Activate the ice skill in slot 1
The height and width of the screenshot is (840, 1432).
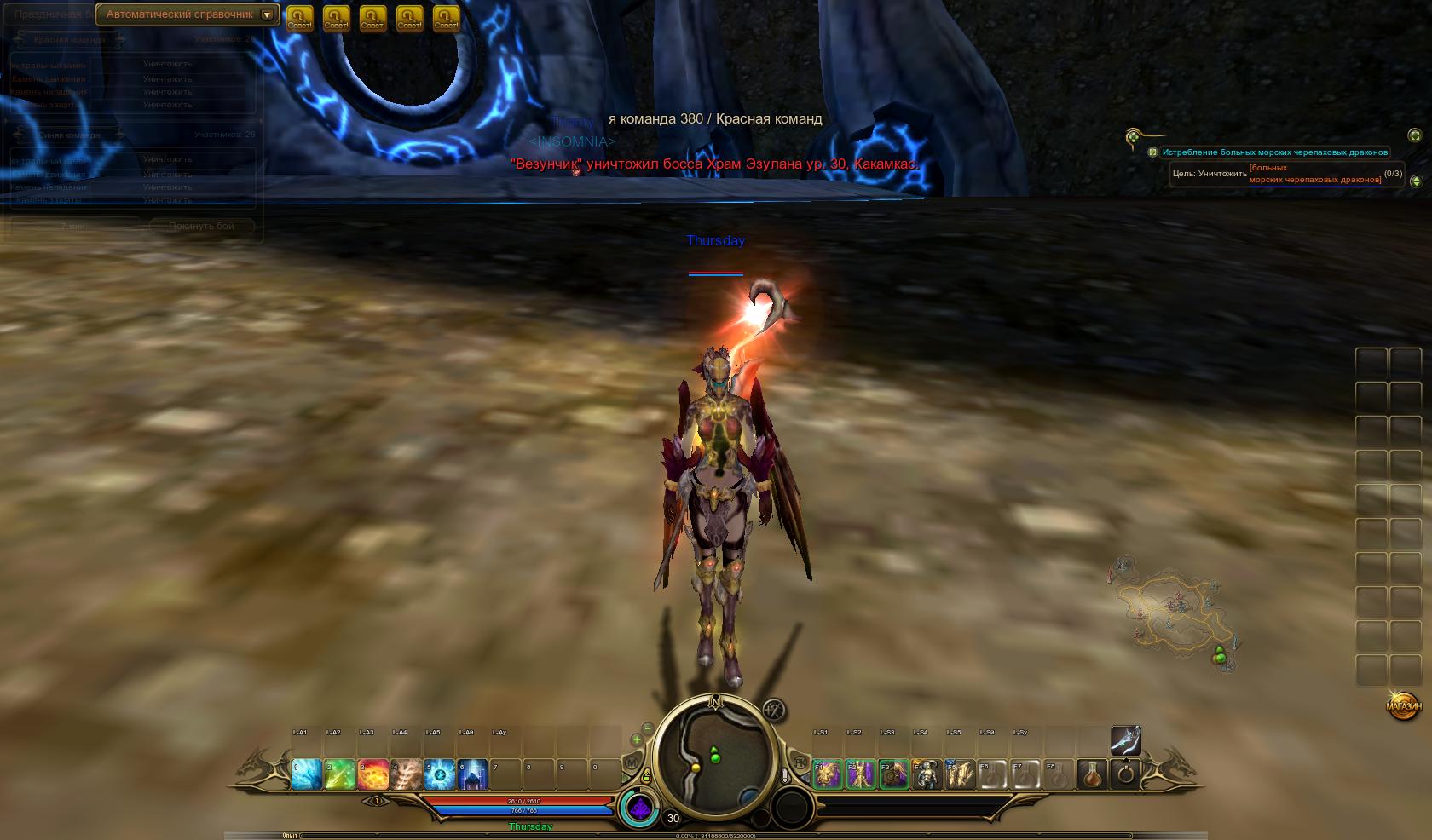(x=306, y=774)
